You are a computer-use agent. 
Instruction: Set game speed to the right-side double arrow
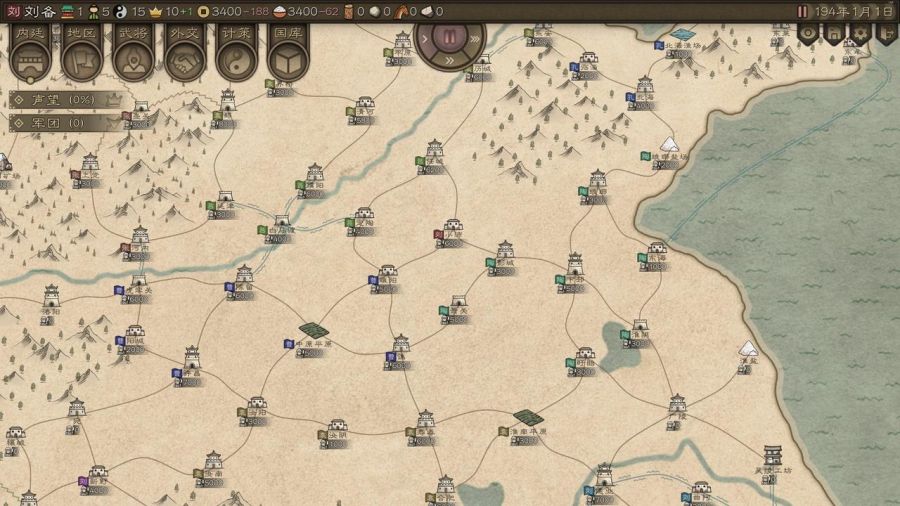point(475,39)
